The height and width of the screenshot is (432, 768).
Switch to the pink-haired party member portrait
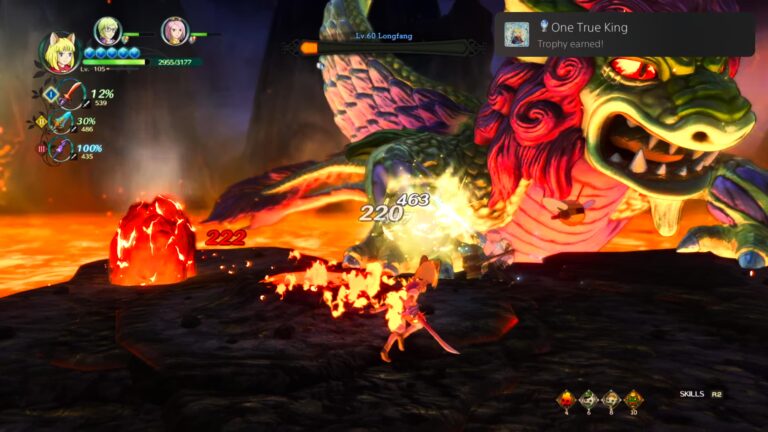coord(174,31)
